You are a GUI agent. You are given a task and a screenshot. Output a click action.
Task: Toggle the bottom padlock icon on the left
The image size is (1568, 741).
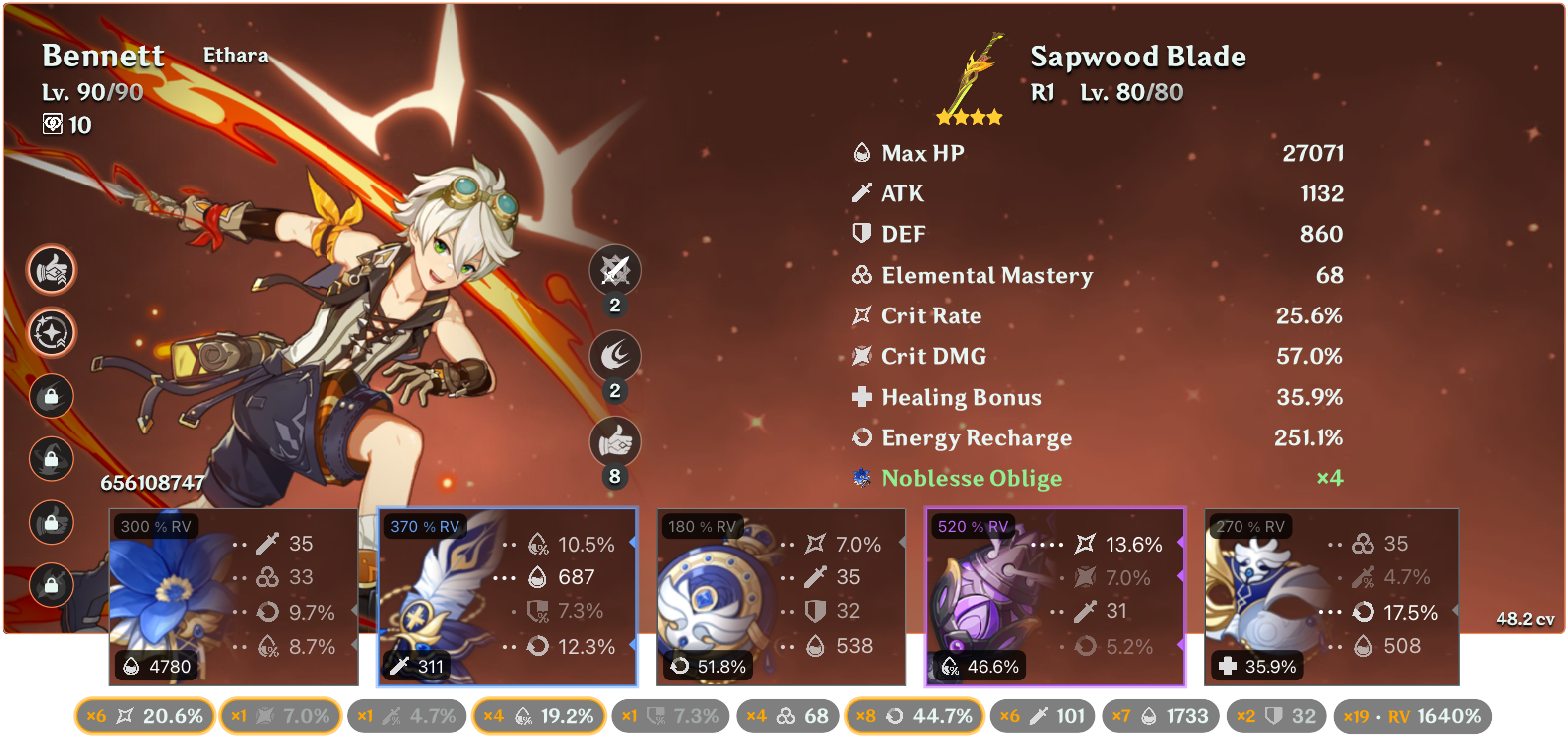51,585
